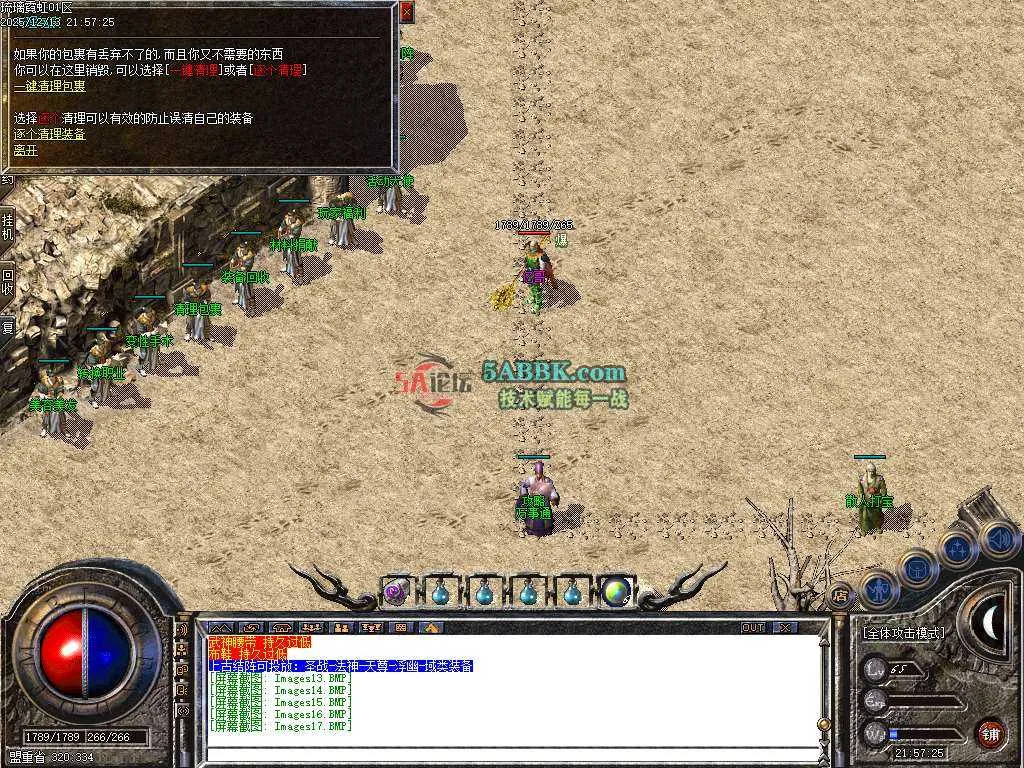Screen dimensions: 1024x768
Task: Click the OUT button on chat bar
Action: click(x=753, y=628)
